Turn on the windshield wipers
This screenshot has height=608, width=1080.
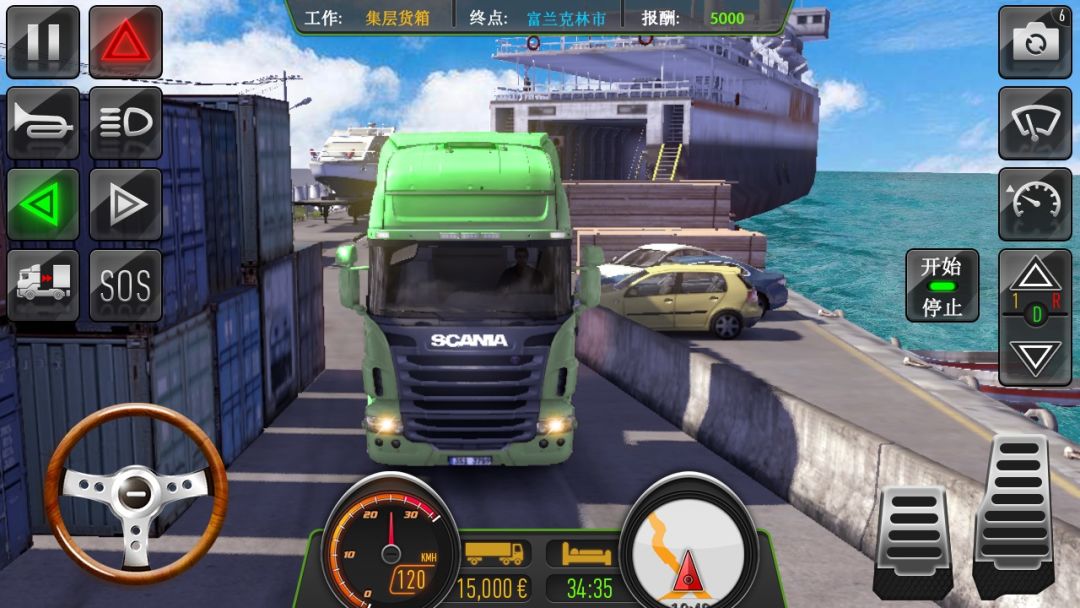coord(1034,123)
